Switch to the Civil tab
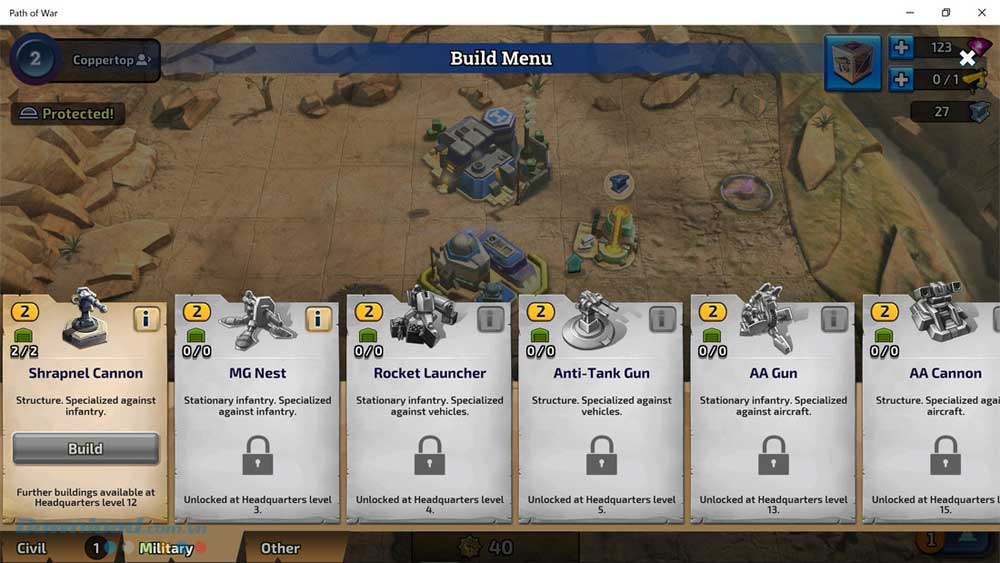 tap(32, 548)
